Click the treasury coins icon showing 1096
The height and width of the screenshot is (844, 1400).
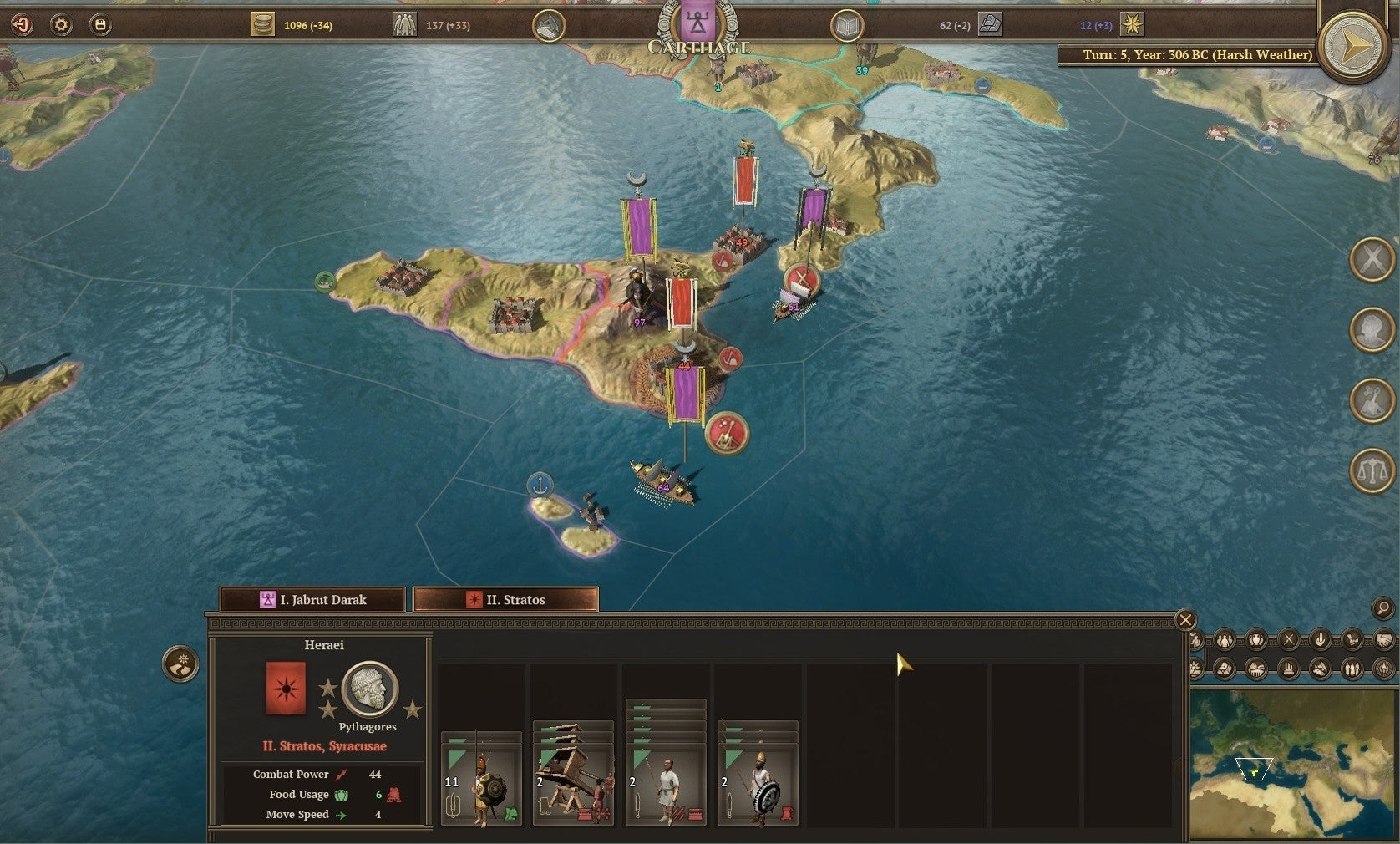coord(264,25)
